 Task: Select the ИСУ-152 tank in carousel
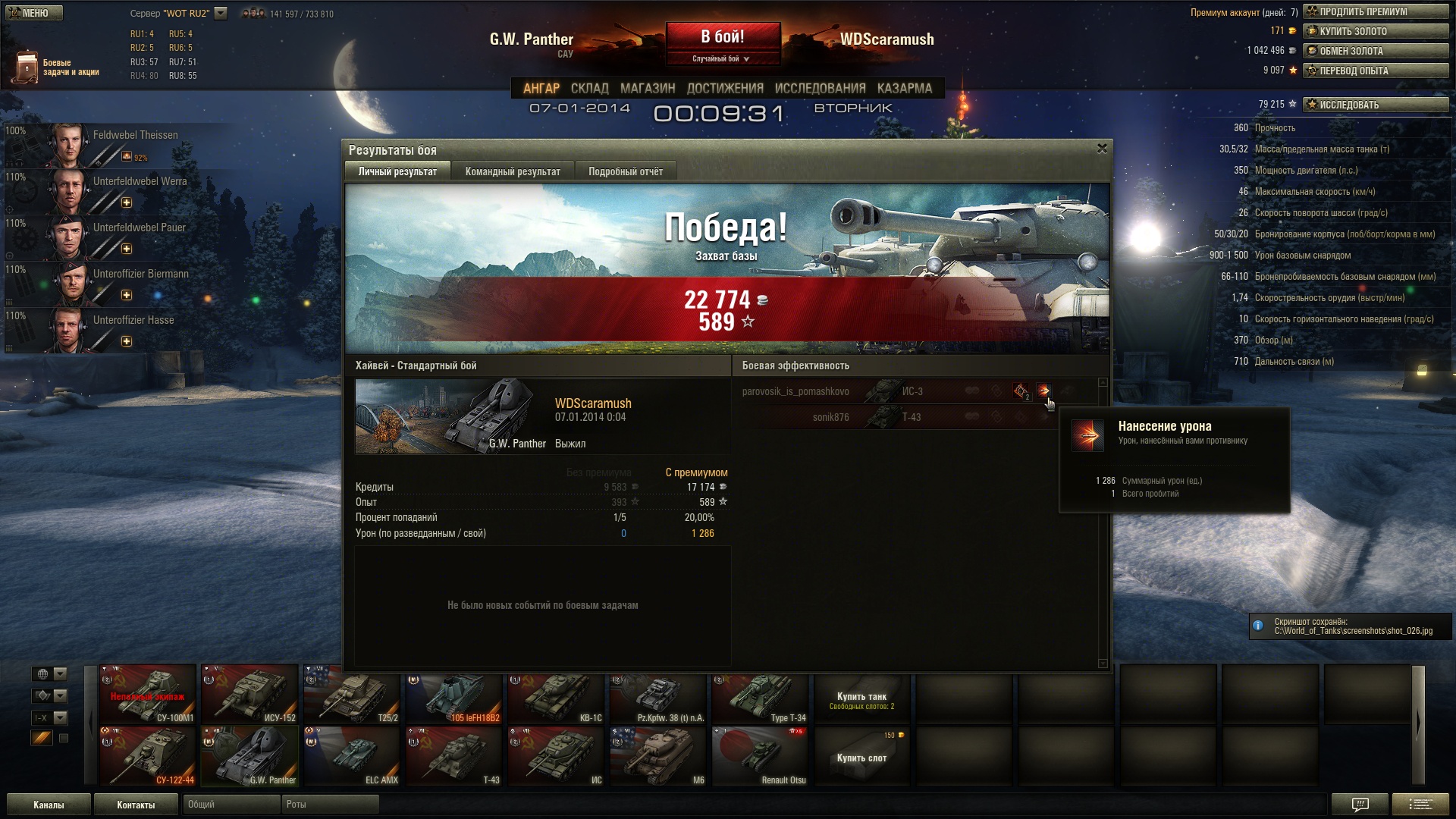pyautogui.click(x=250, y=694)
